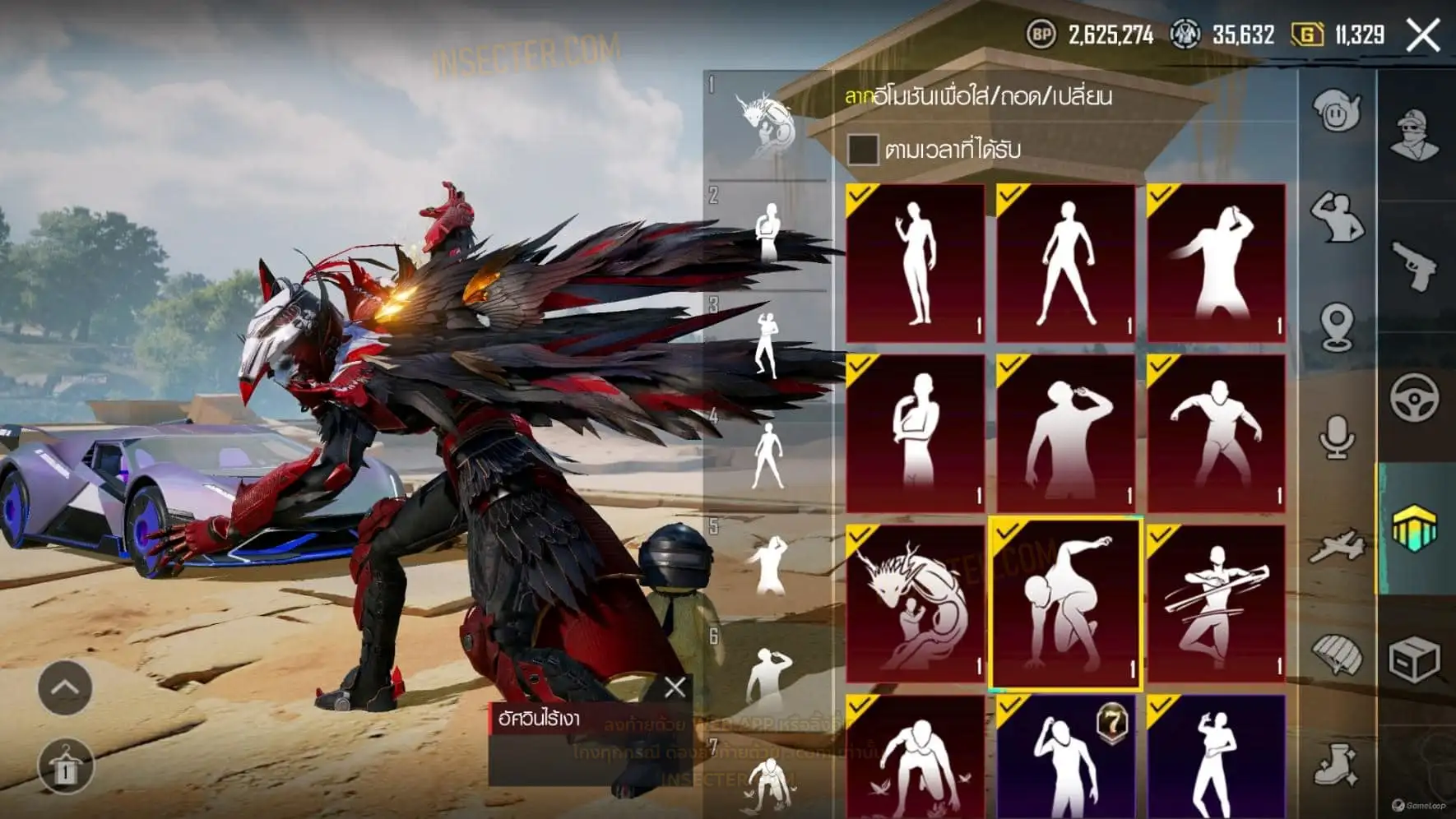The image size is (1456, 819).
Task: Select the dragon emote tile
Action: pyautogui.click(x=915, y=604)
